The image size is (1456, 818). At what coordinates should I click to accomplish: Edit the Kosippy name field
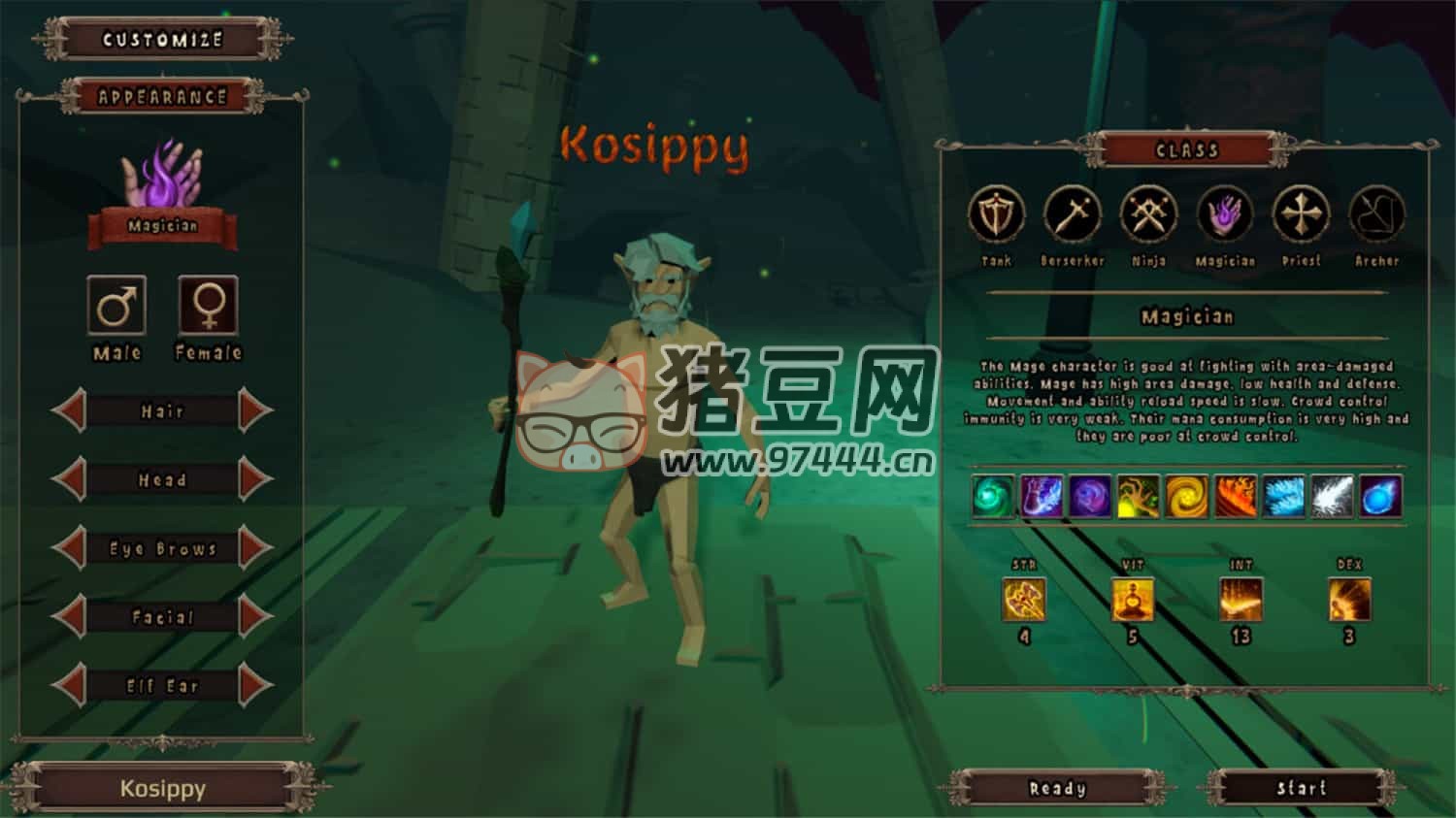click(162, 789)
